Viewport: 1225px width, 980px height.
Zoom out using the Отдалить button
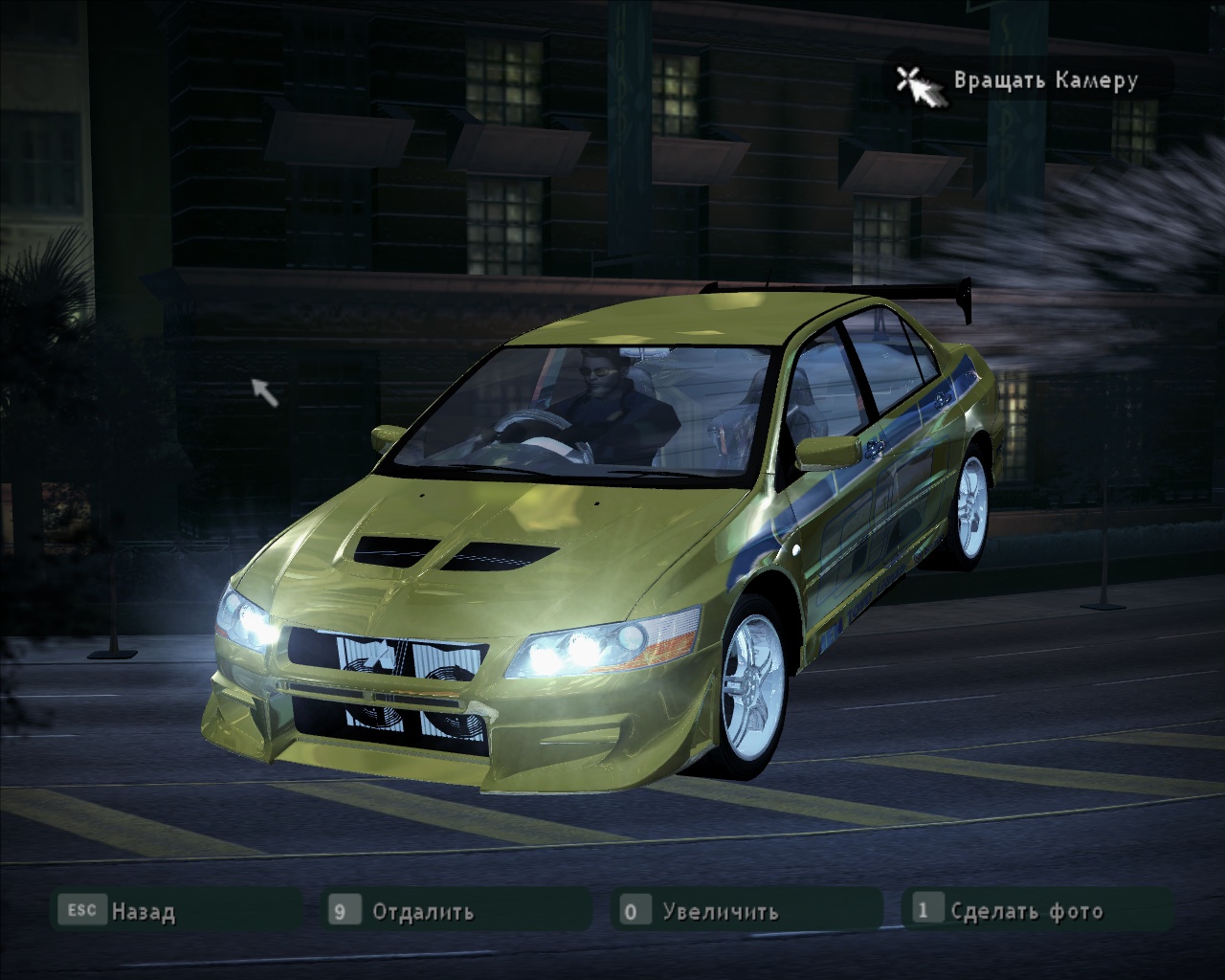422,911
